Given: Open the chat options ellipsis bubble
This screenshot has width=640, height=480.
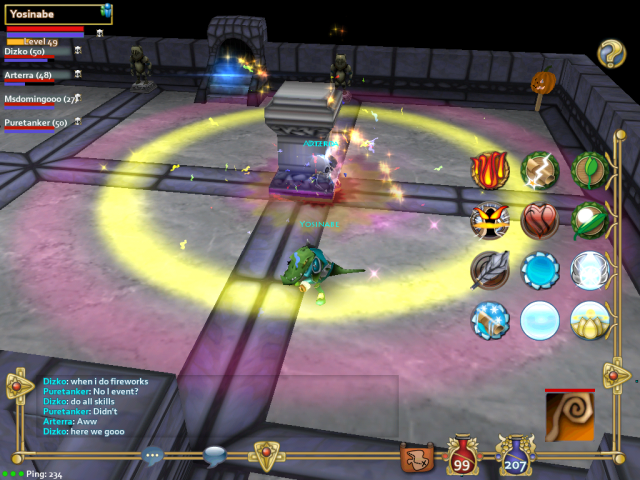Looking at the screenshot, I should click(153, 455).
